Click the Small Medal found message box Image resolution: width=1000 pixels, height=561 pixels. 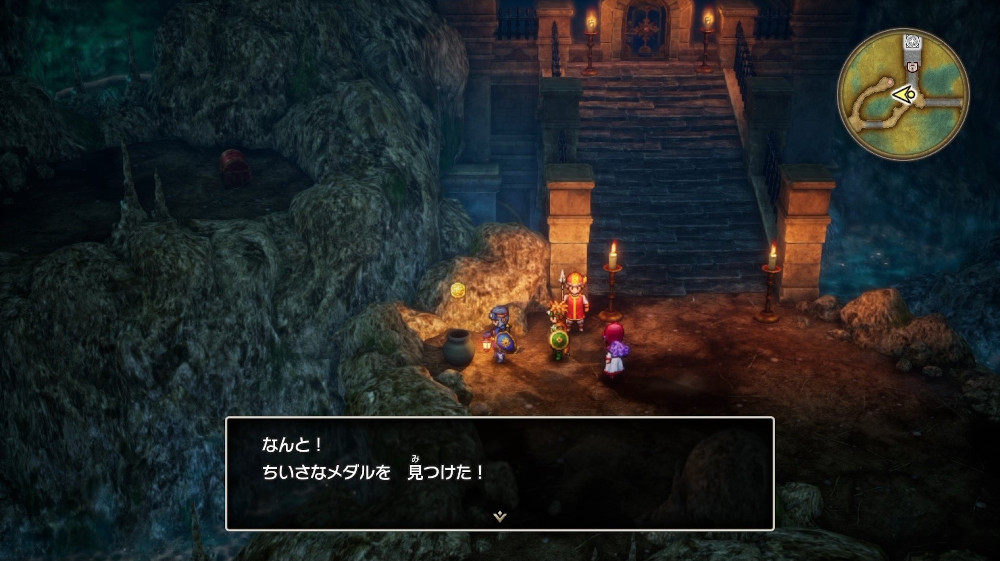pyautogui.click(x=499, y=472)
